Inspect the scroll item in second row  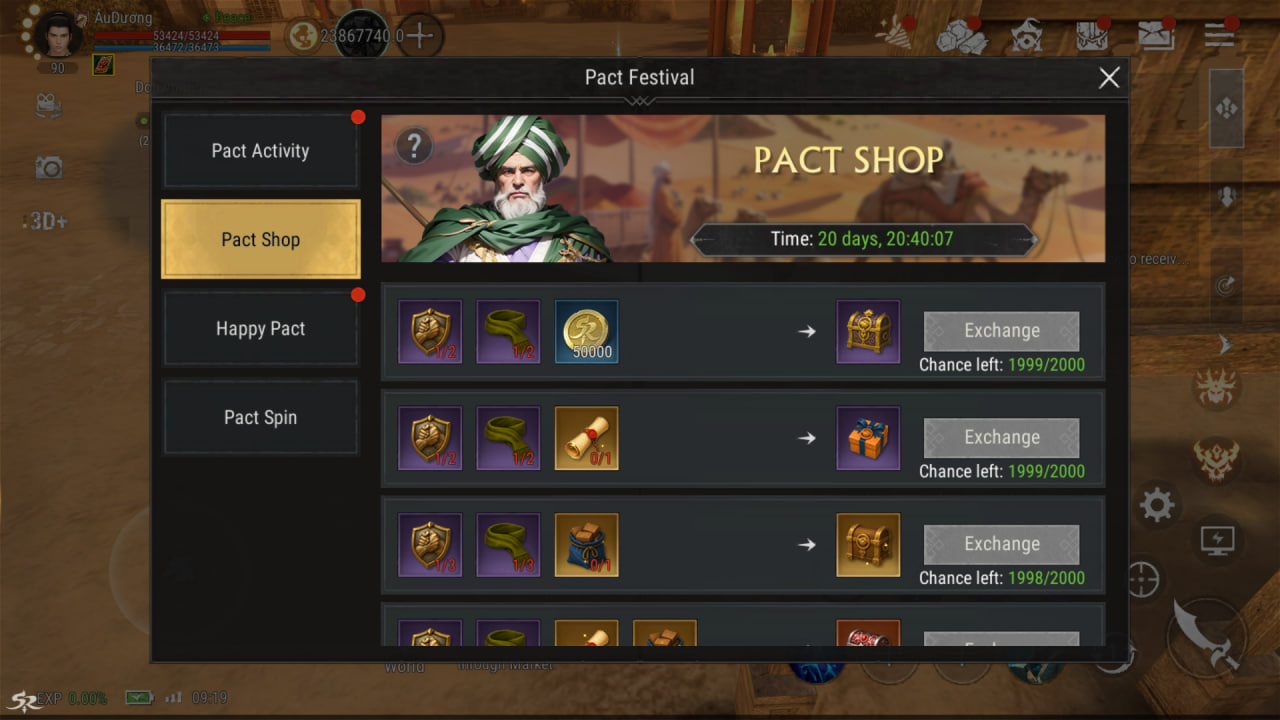click(x=586, y=438)
